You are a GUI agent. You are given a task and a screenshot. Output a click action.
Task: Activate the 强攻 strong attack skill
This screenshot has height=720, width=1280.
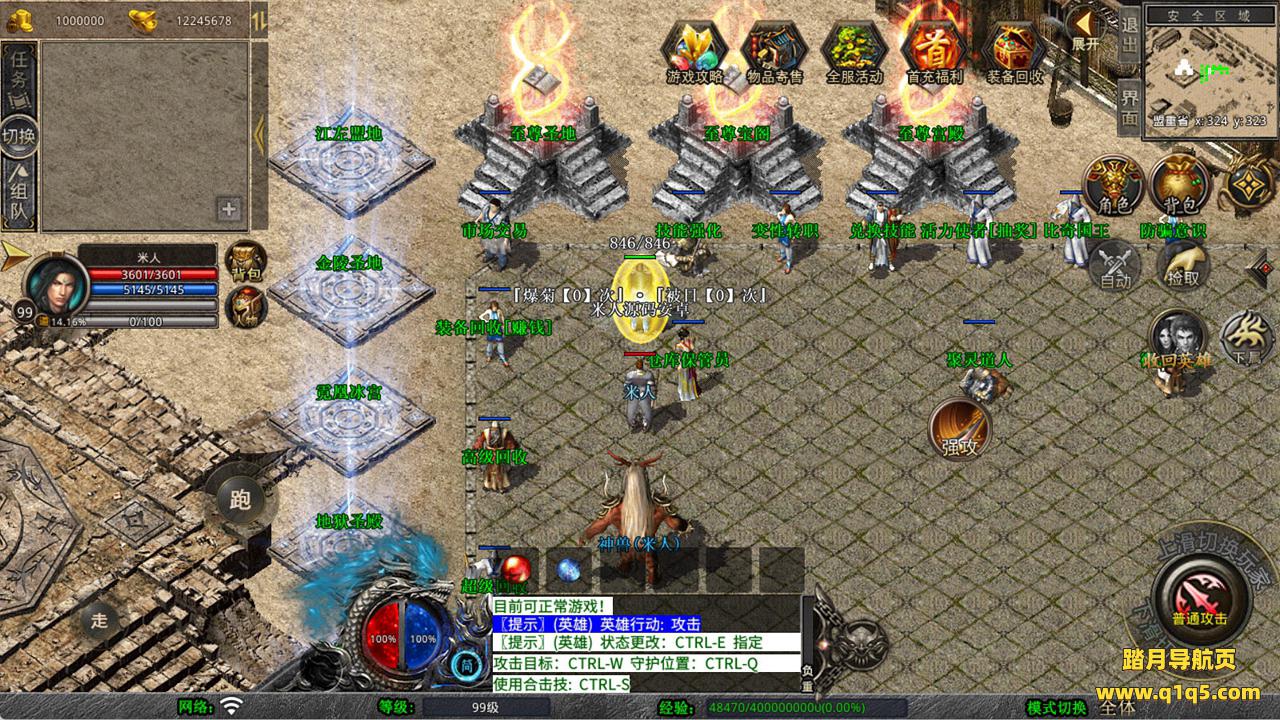point(959,430)
